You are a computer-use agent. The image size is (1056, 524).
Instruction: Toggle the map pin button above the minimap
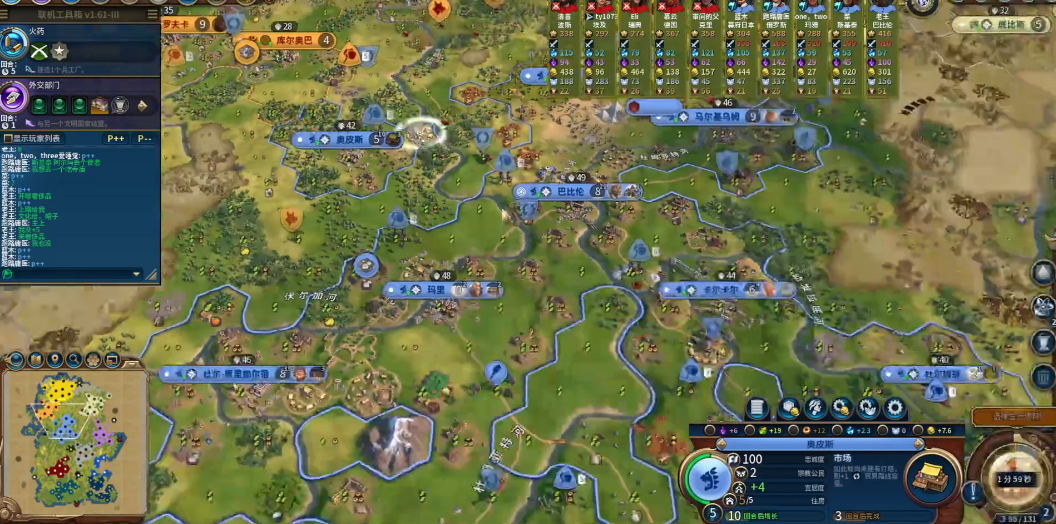click(54, 359)
